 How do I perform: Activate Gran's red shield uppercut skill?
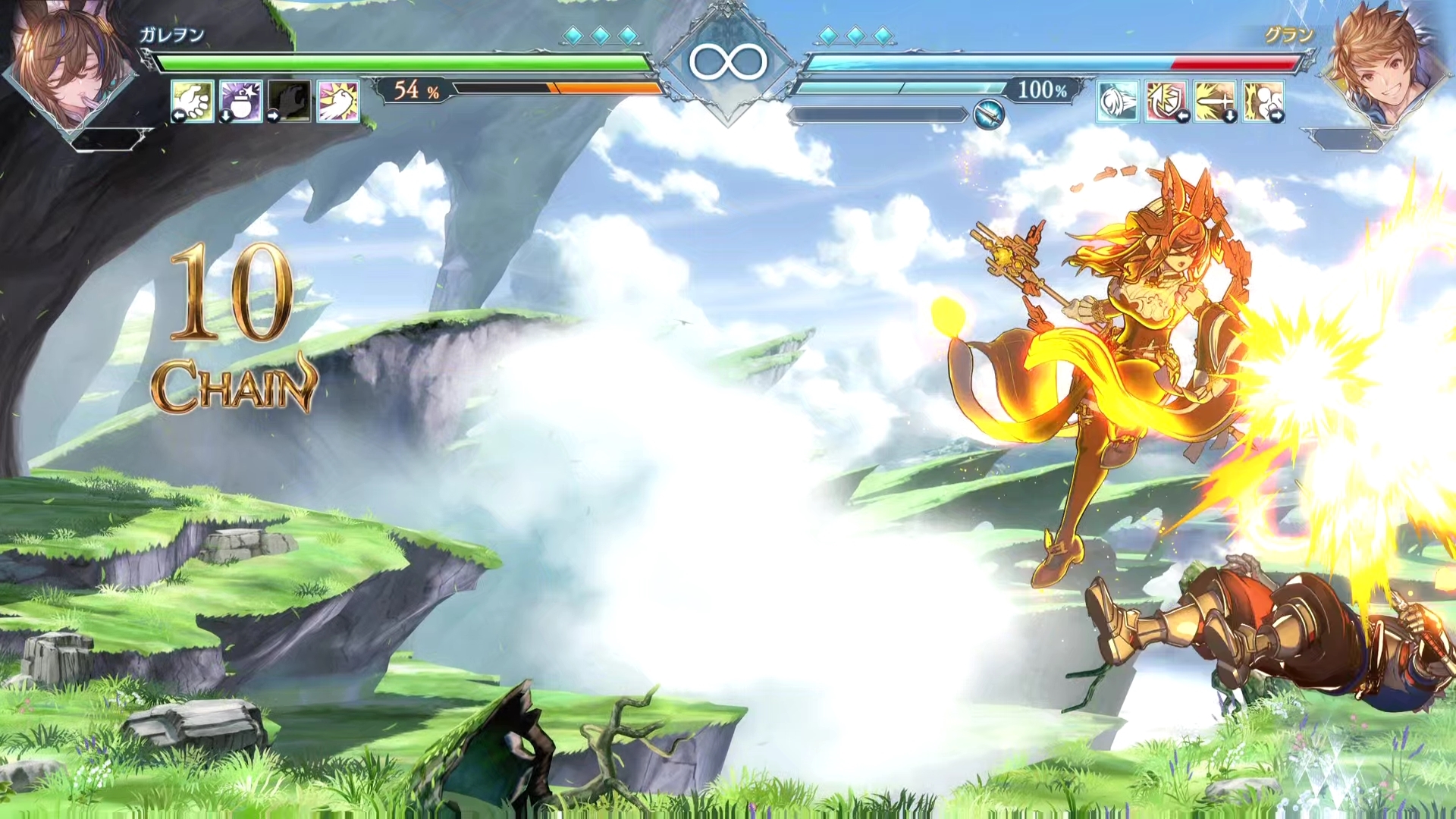(x=1166, y=101)
